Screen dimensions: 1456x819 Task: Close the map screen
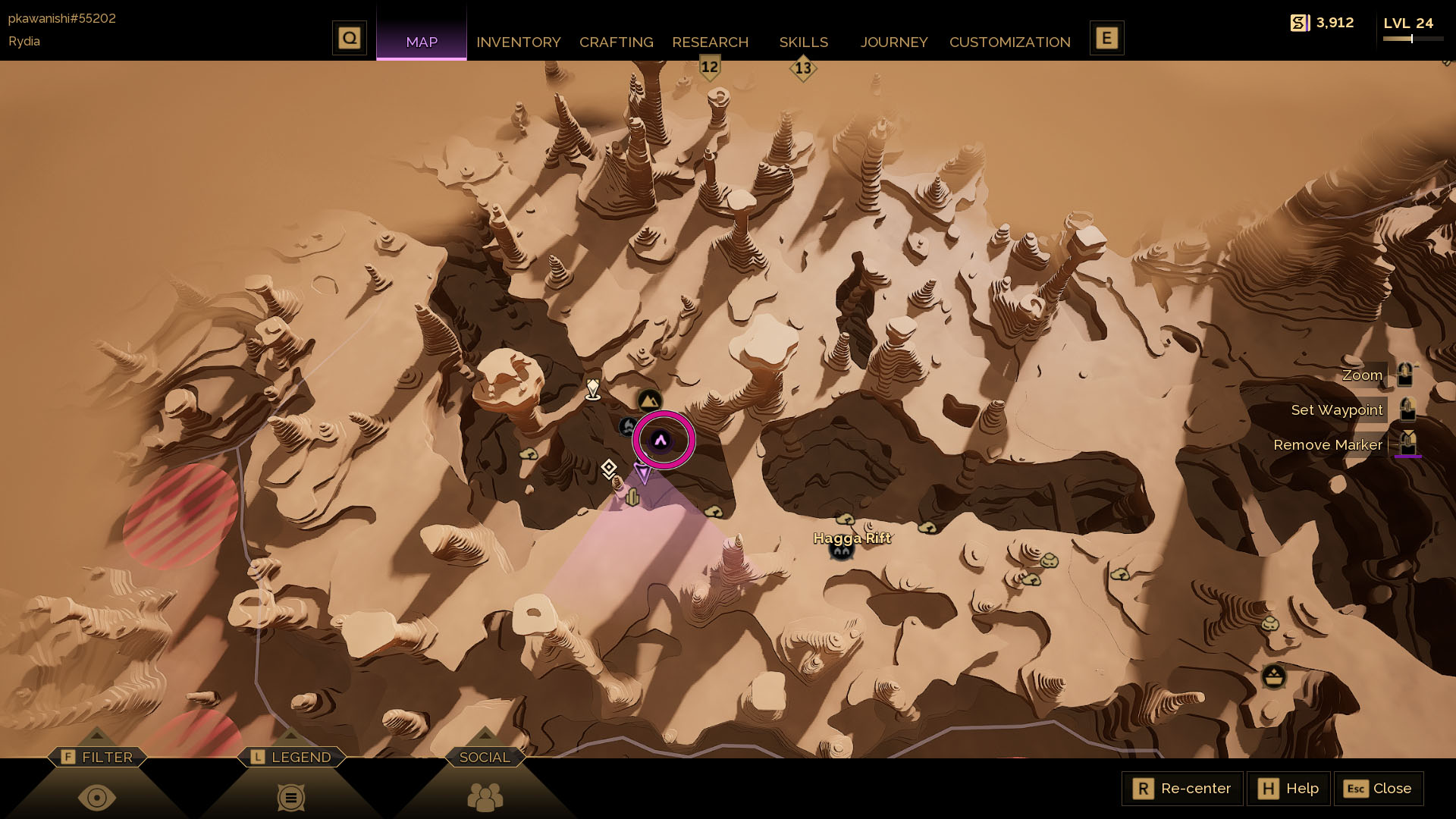[x=1378, y=789]
